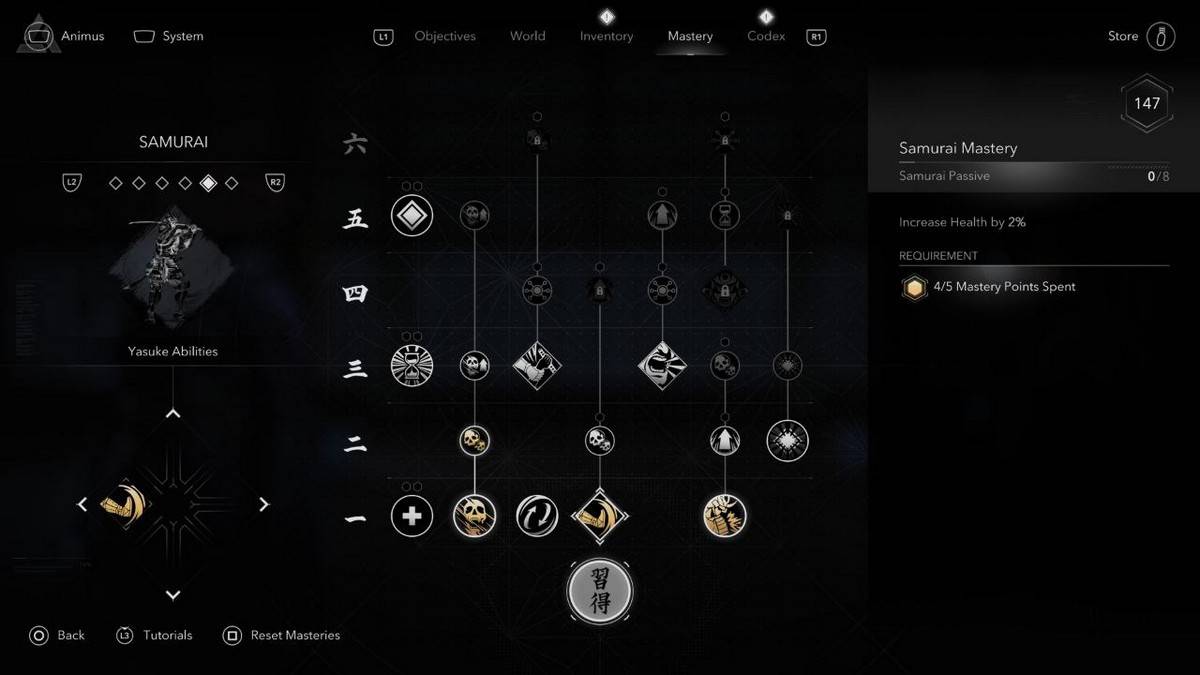The height and width of the screenshot is (675, 1200).
Task: Select the gold samurai armor node in row one
Action: point(724,516)
